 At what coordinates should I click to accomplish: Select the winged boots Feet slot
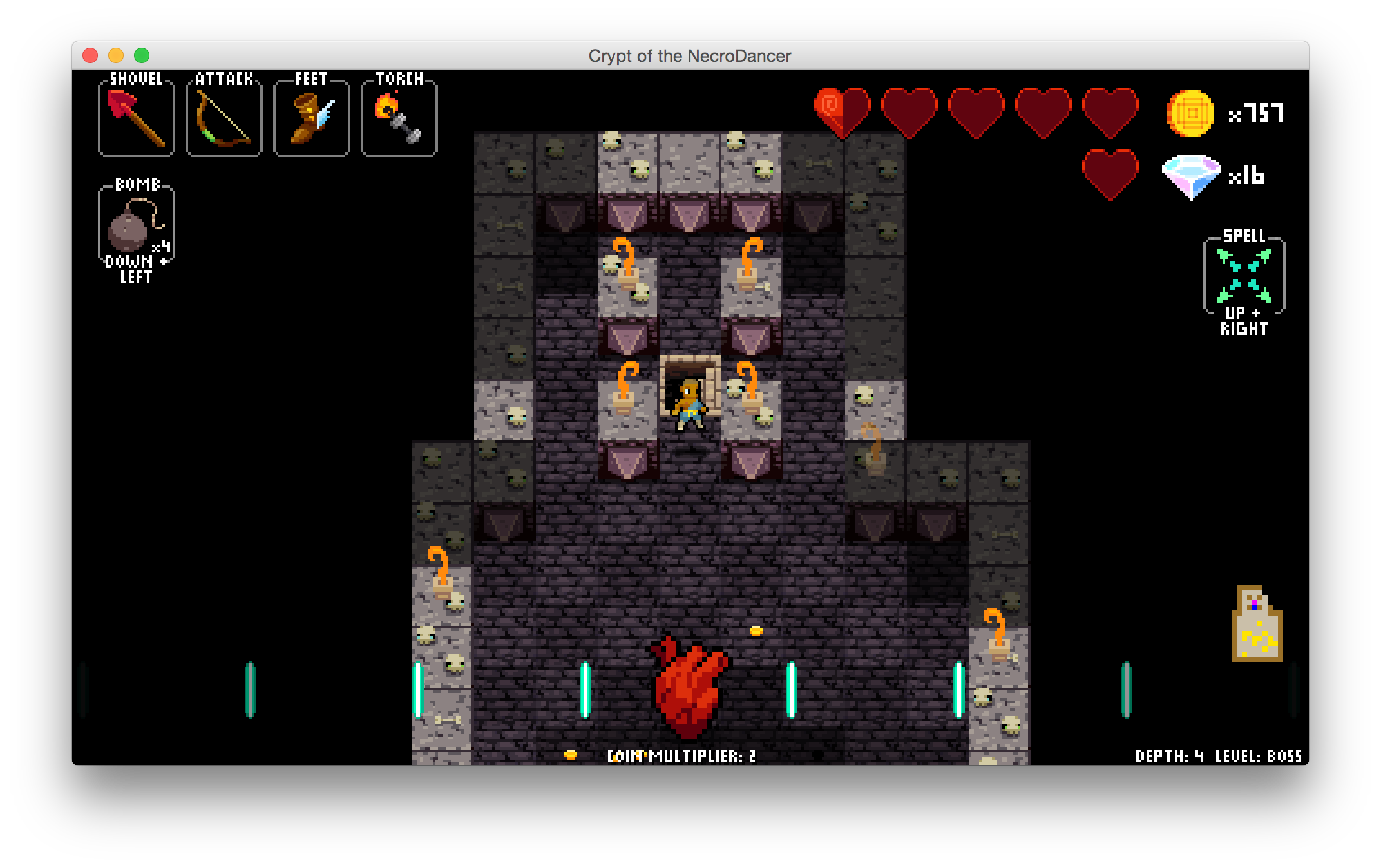pyautogui.click(x=311, y=118)
